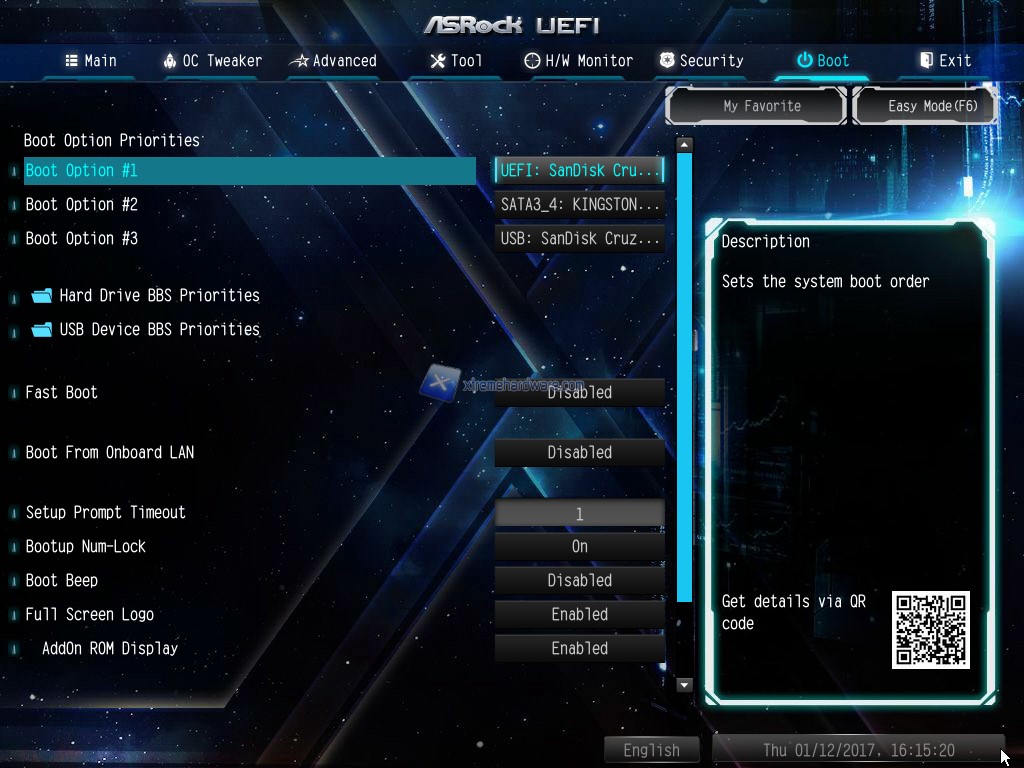The height and width of the screenshot is (768, 1024).
Task: Toggle the Bootup Num-Lock value
Action: click(x=580, y=546)
